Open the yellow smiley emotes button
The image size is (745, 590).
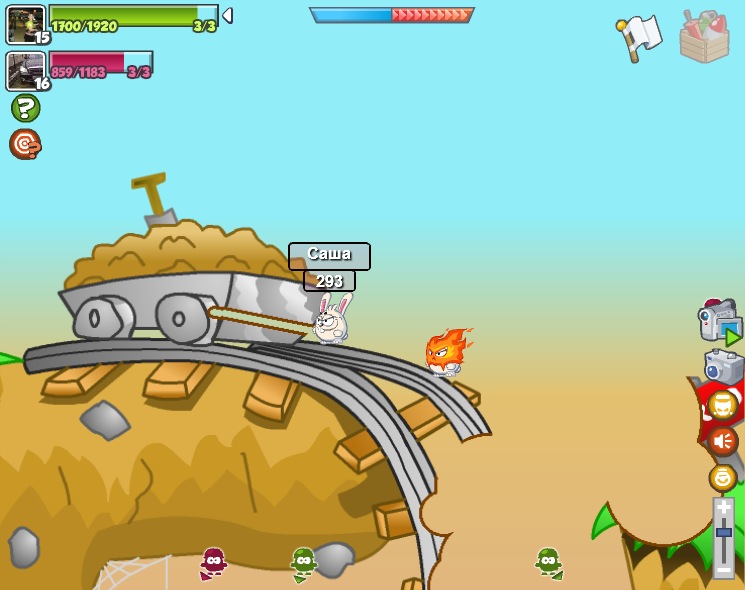(722, 477)
